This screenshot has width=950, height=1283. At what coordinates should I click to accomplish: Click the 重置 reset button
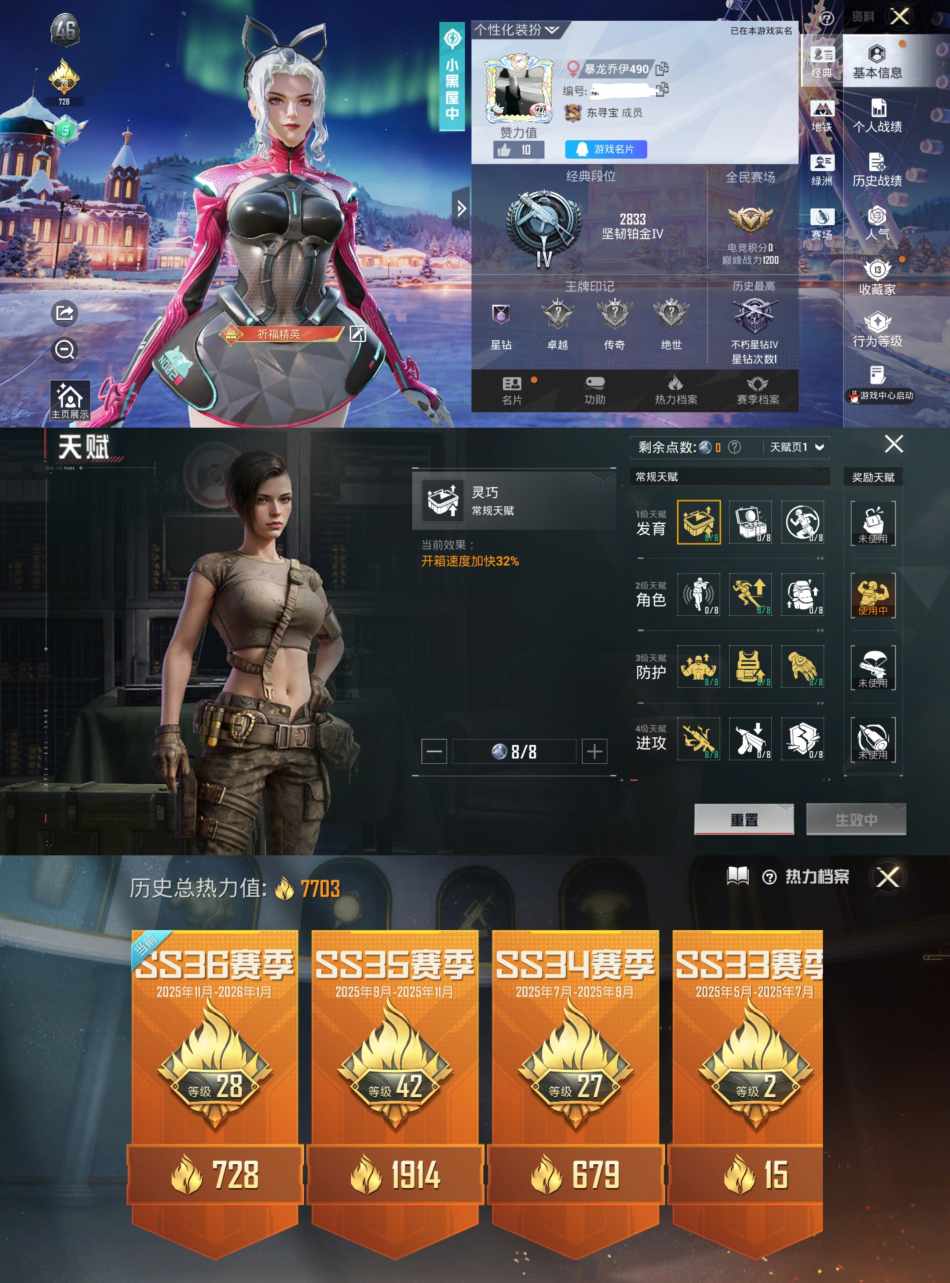(x=744, y=819)
